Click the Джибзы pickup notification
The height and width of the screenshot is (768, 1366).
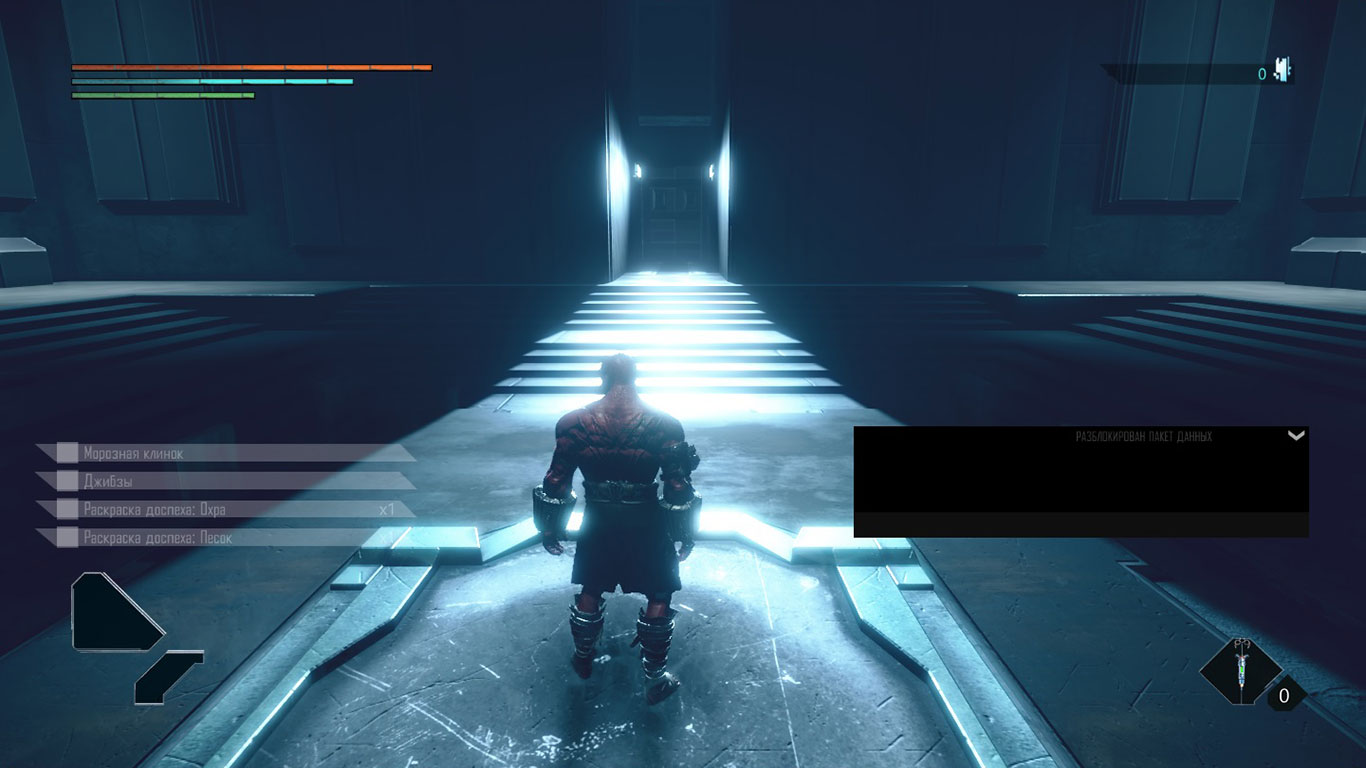click(225, 481)
